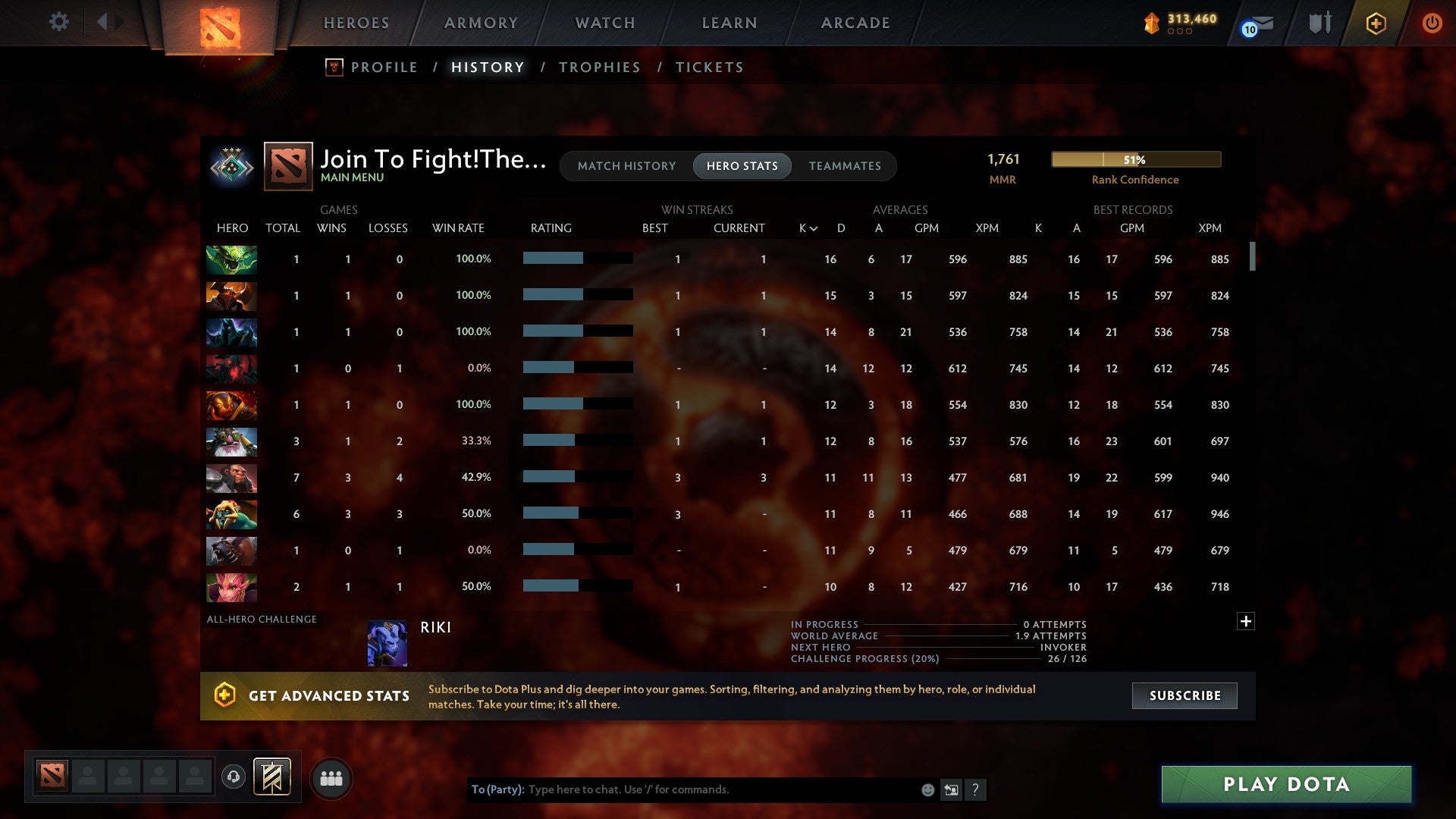Viewport: 1456px width, 819px height.
Task: Open the TROPHIES section
Action: 599,67
